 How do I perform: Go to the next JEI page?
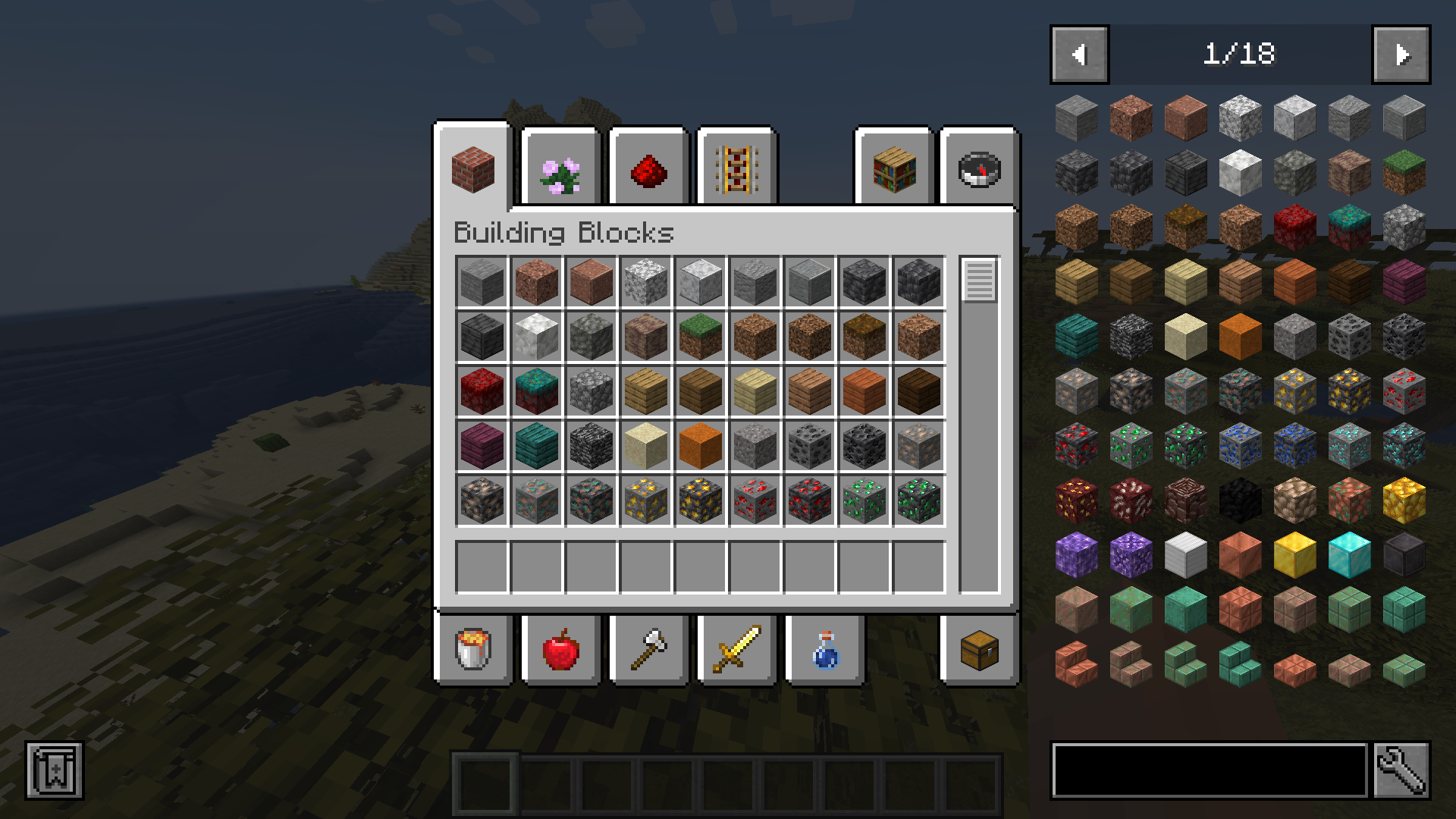click(x=1401, y=54)
